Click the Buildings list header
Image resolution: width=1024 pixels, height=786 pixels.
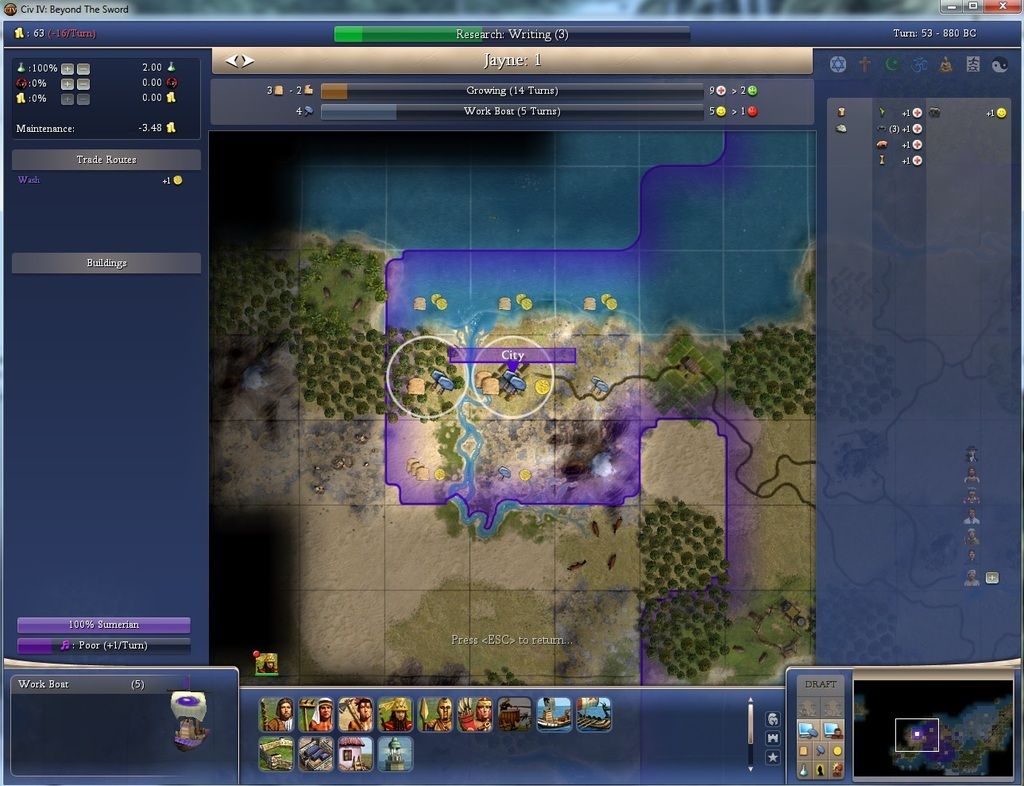pyautogui.click(x=106, y=263)
